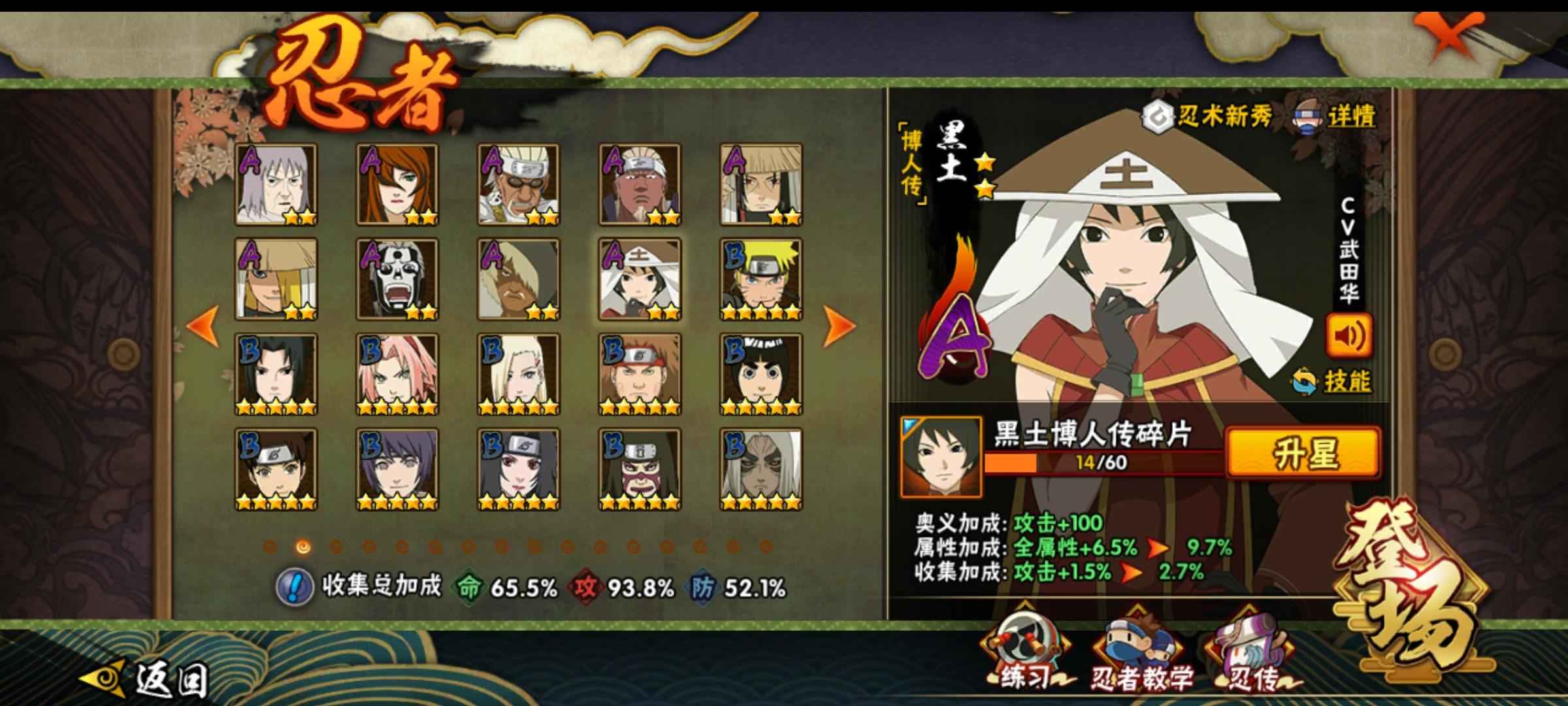Click 黑土博人传碎片 fragment icon
The image size is (1568, 706).
[940, 456]
